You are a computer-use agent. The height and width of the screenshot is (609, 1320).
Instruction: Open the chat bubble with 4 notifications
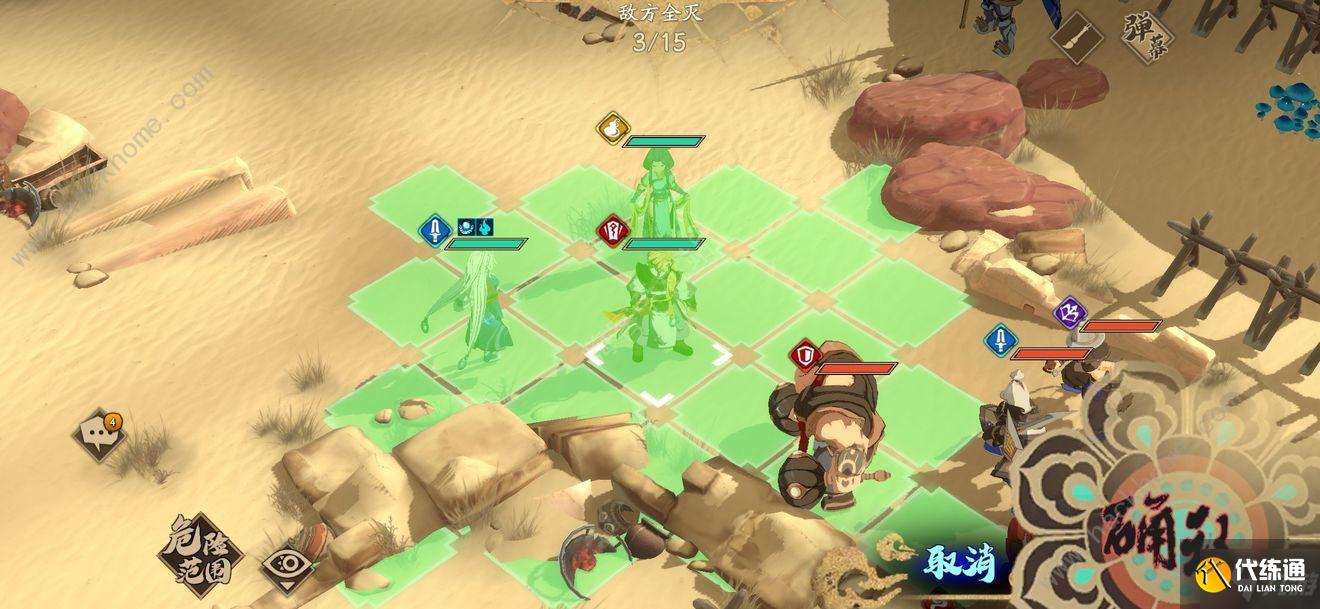coord(100,434)
